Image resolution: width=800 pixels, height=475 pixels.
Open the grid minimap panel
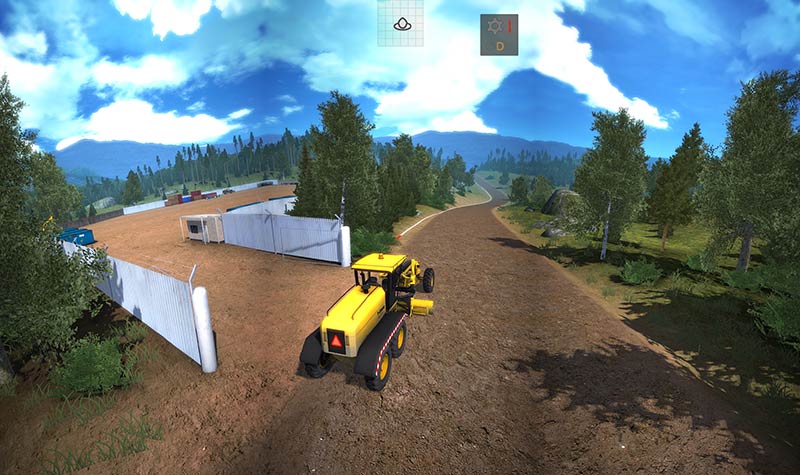tap(400, 23)
